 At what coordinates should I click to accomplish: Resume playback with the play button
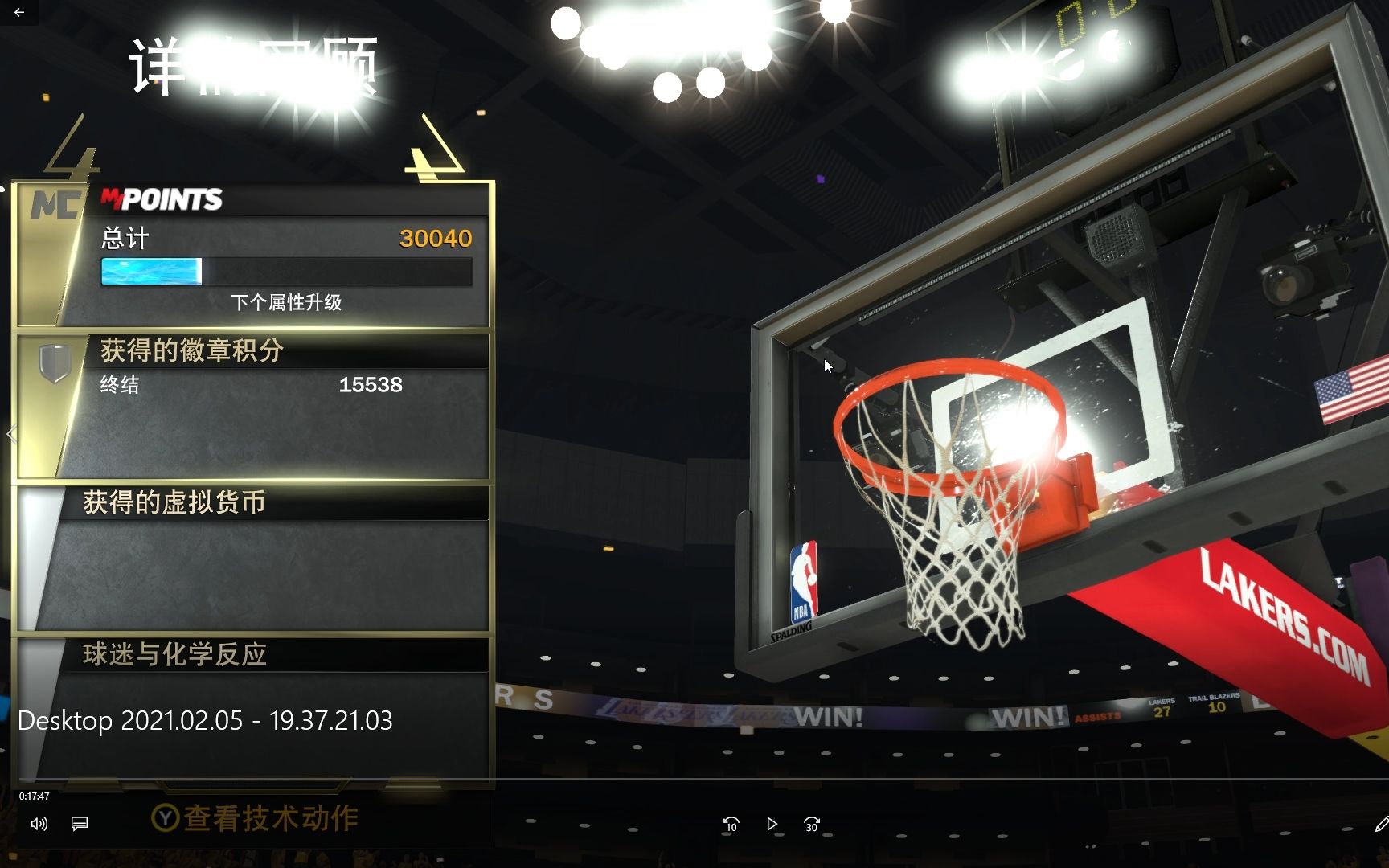[x=772, y=824]
